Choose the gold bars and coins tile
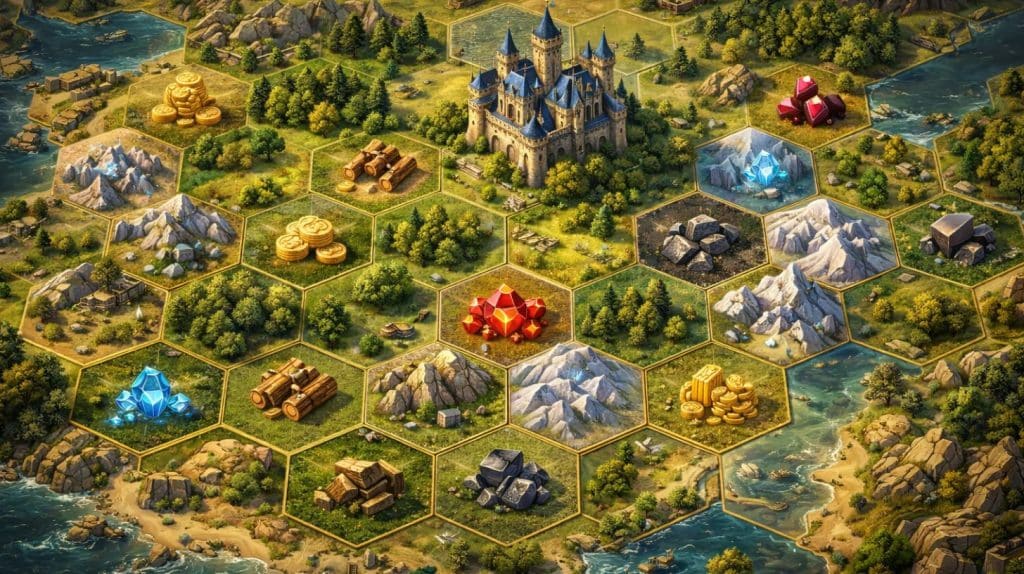The height and width of the screenshot is (574, 1024). pos(717,395)
